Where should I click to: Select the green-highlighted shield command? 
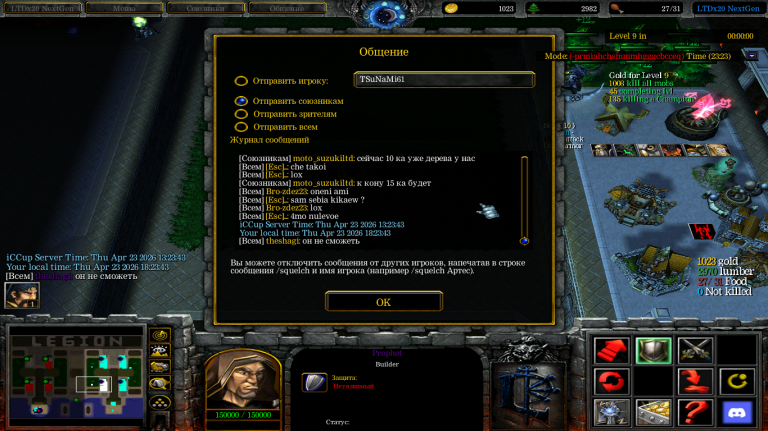pos(653,350)
